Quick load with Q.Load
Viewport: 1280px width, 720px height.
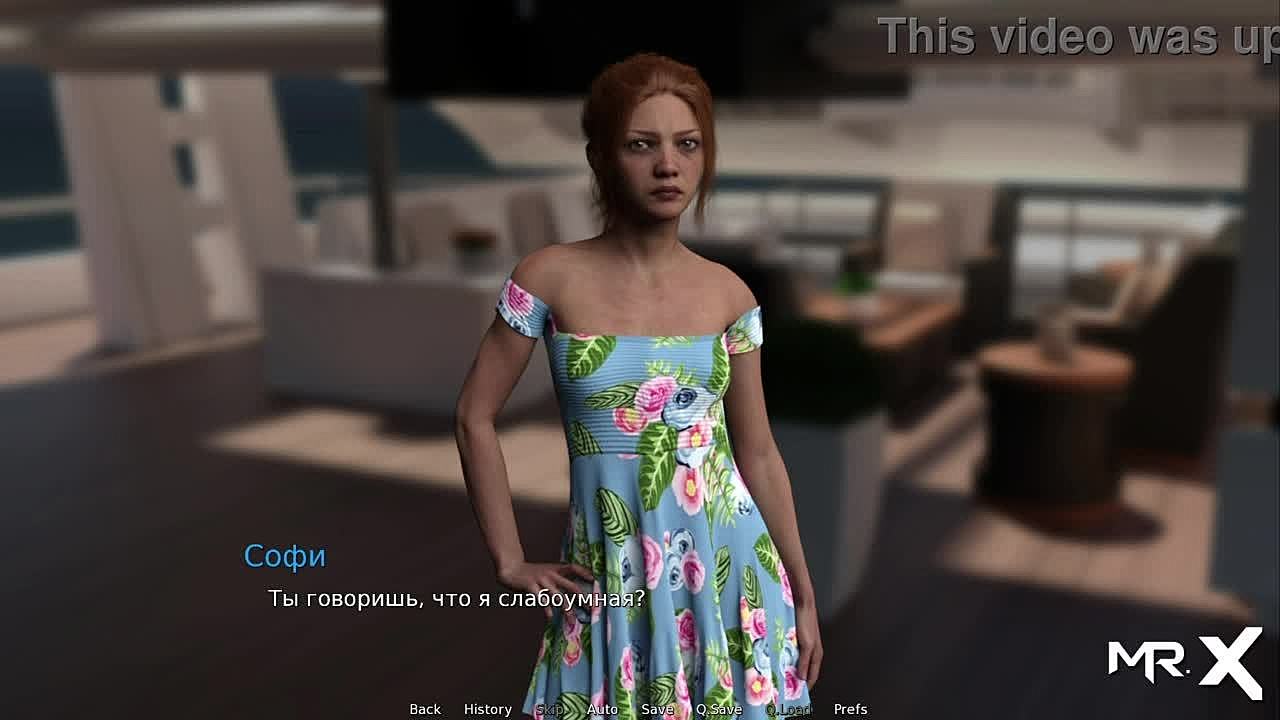(788, 709)
